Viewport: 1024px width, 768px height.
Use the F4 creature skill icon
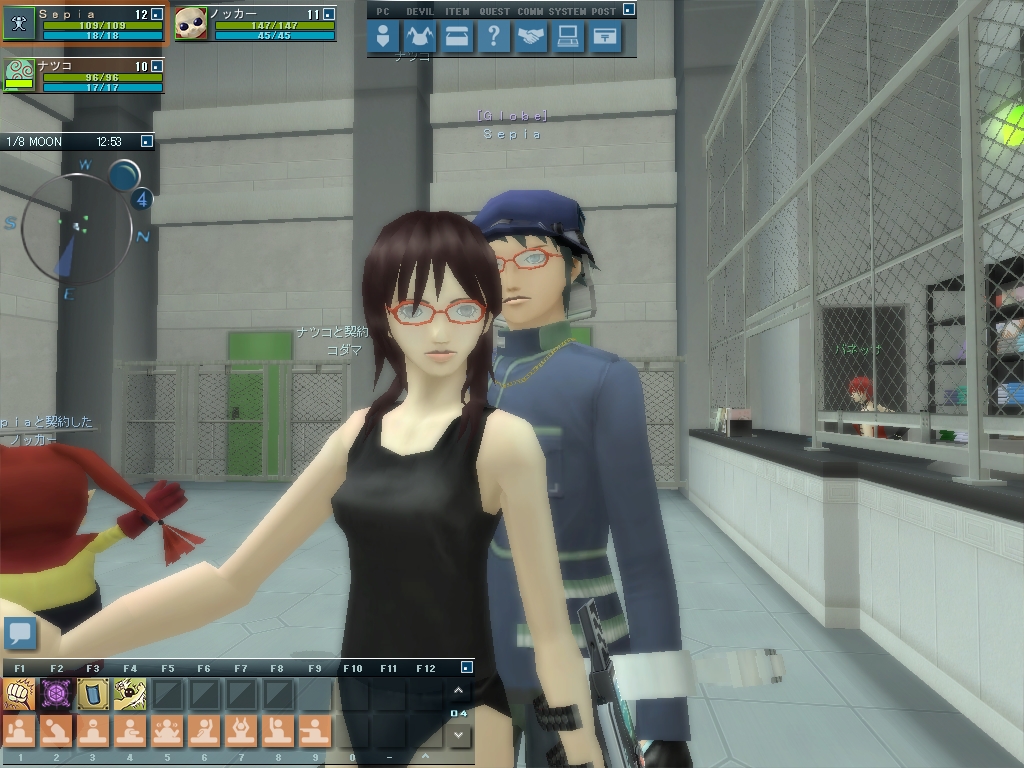coord(130,693)
